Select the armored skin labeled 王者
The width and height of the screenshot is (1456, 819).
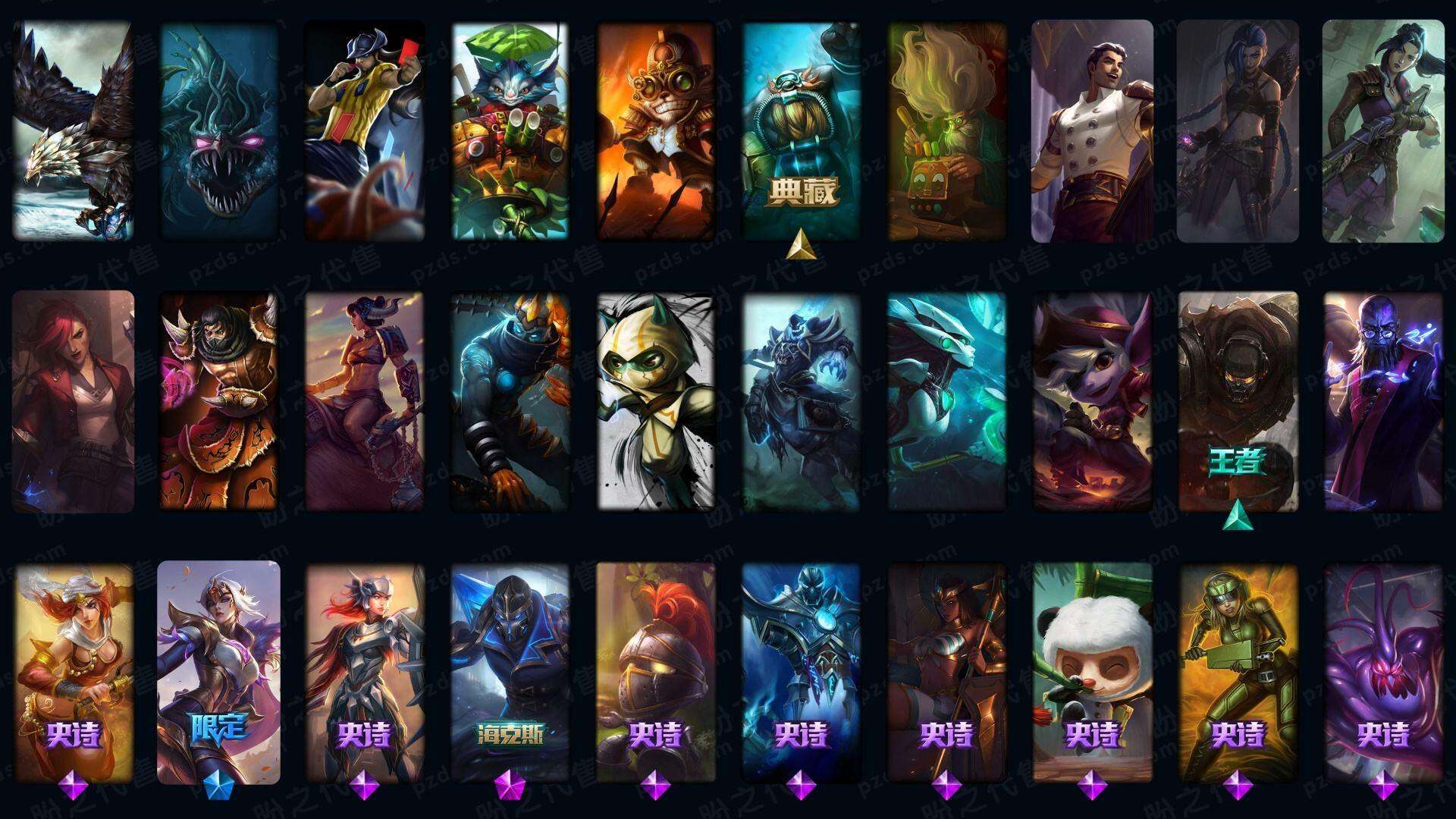[1238, 401]
